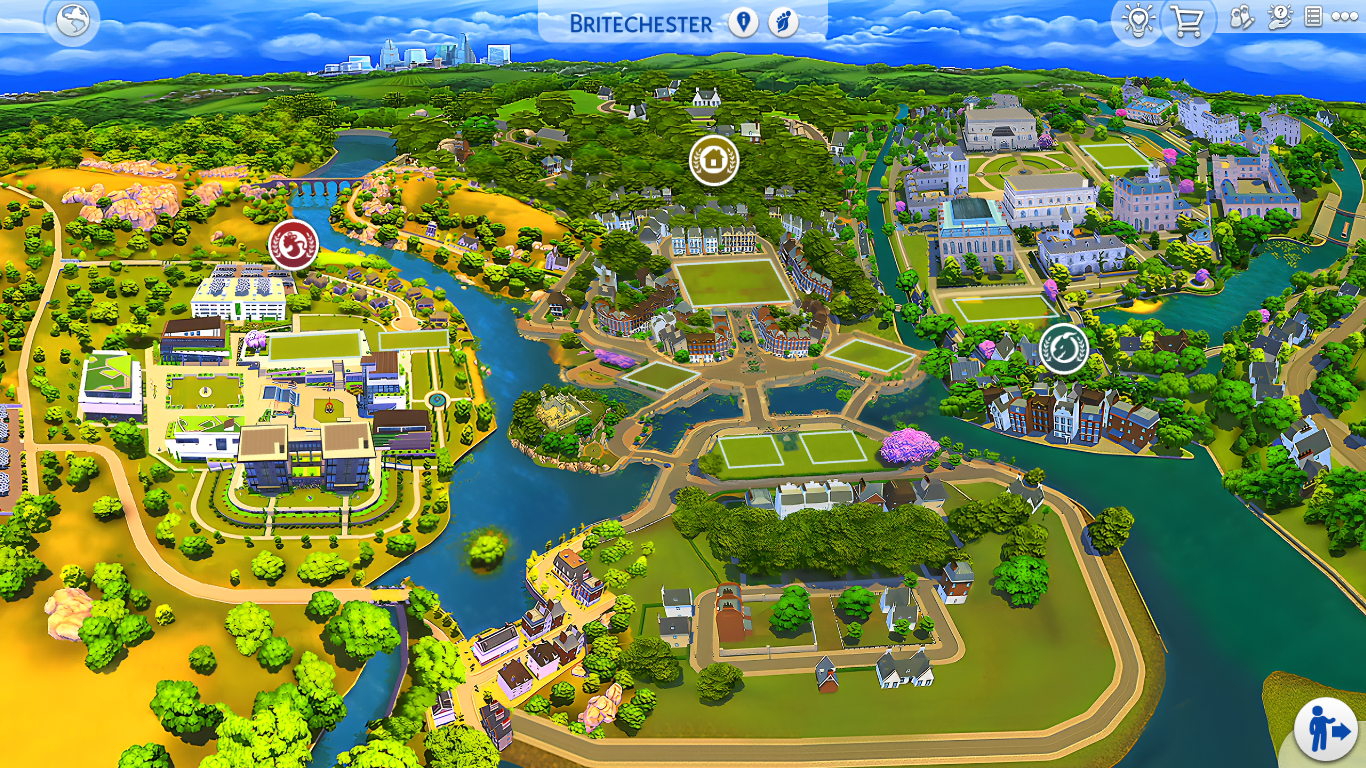Open the three-dots options menu

1345,18
